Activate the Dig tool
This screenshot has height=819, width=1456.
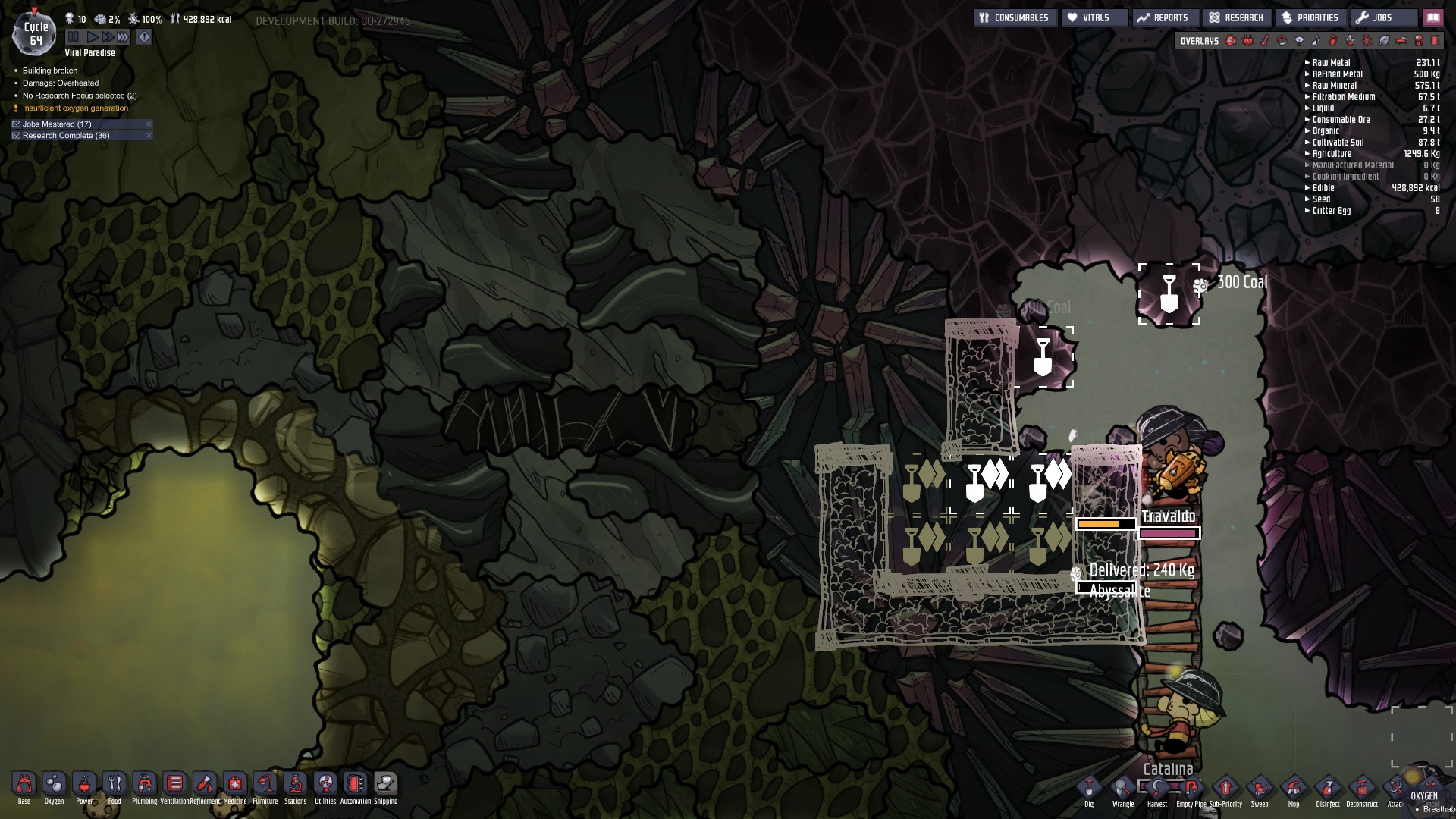point(1089,789)
